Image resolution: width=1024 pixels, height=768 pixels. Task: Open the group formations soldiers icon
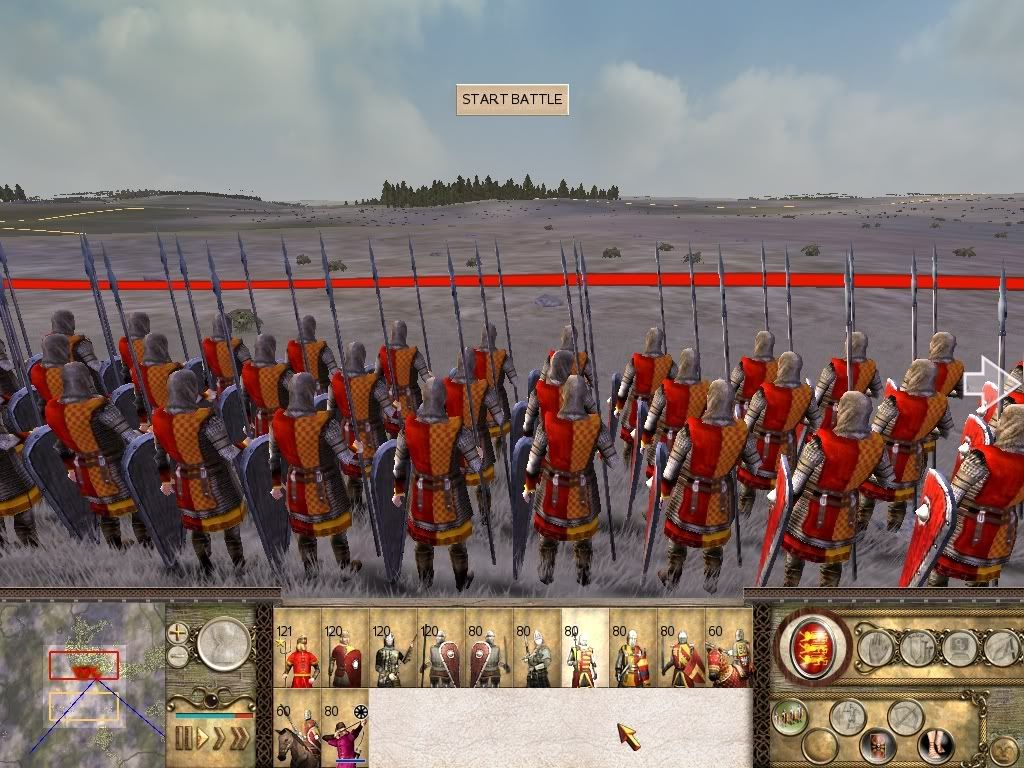point(789,715)
